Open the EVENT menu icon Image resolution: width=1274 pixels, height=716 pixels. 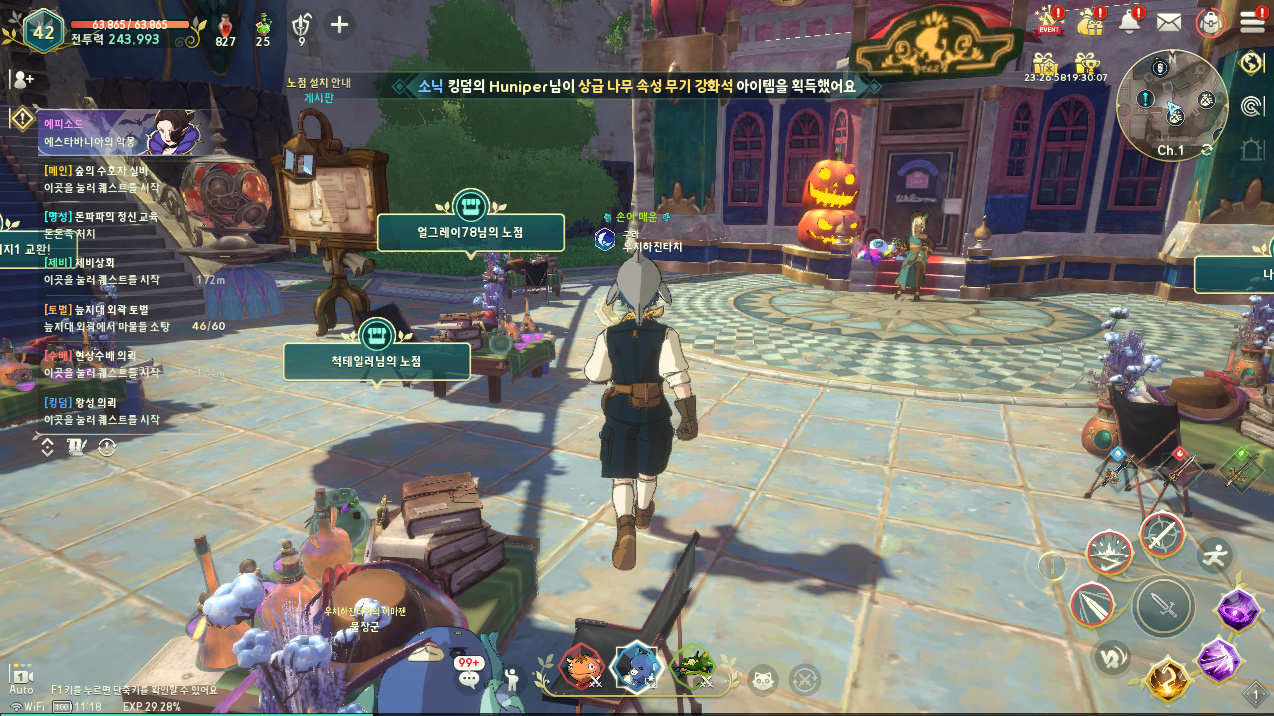[1049, 21]
